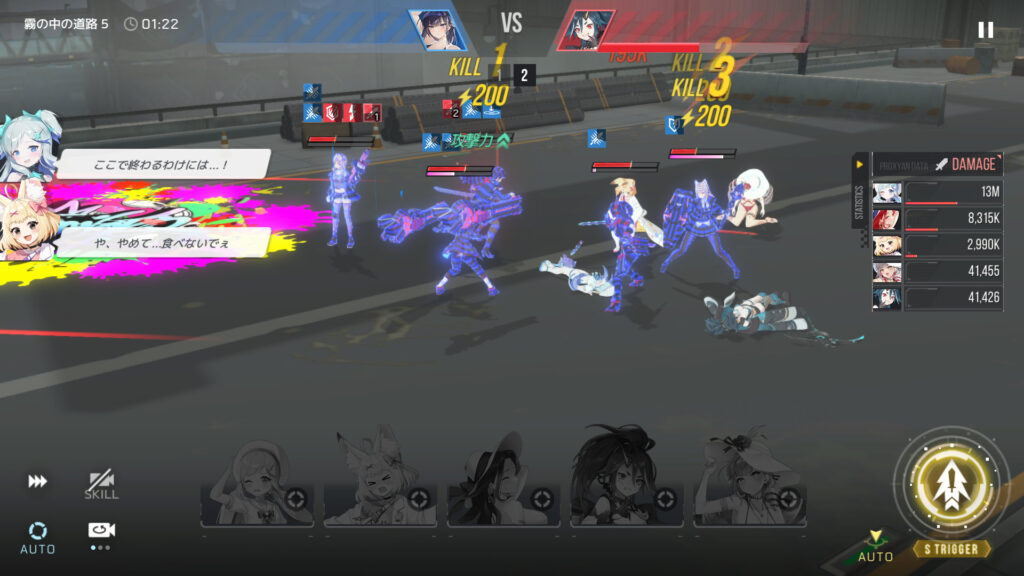This screenshot has width=1024, height=576.
Task: Select the 2,990K damage row
Action: (x=937, y=245)
